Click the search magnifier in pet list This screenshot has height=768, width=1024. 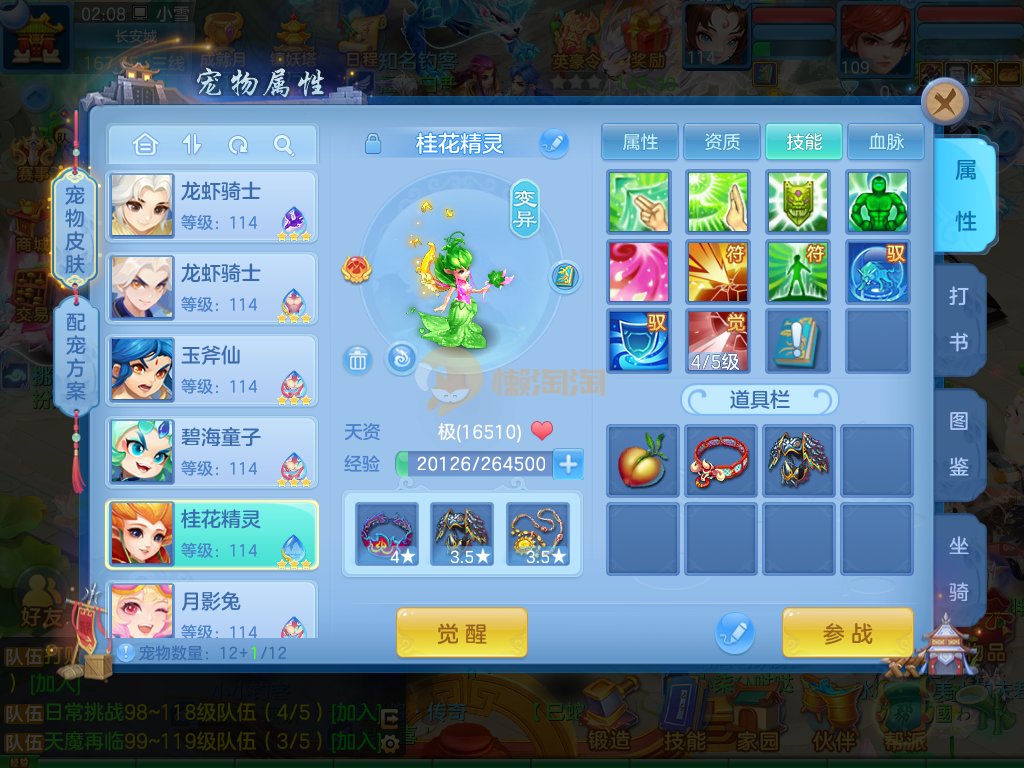[x=284, y=146]
